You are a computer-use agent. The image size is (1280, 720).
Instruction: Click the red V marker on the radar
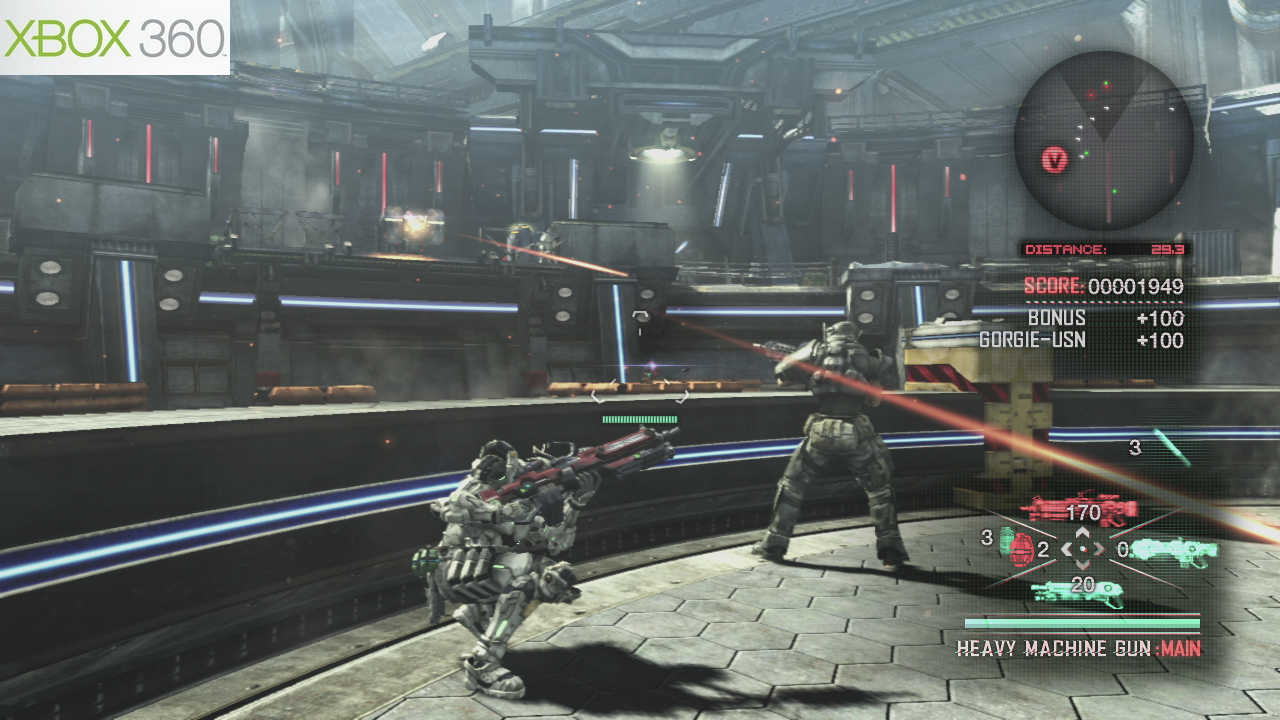[1056, 158]
